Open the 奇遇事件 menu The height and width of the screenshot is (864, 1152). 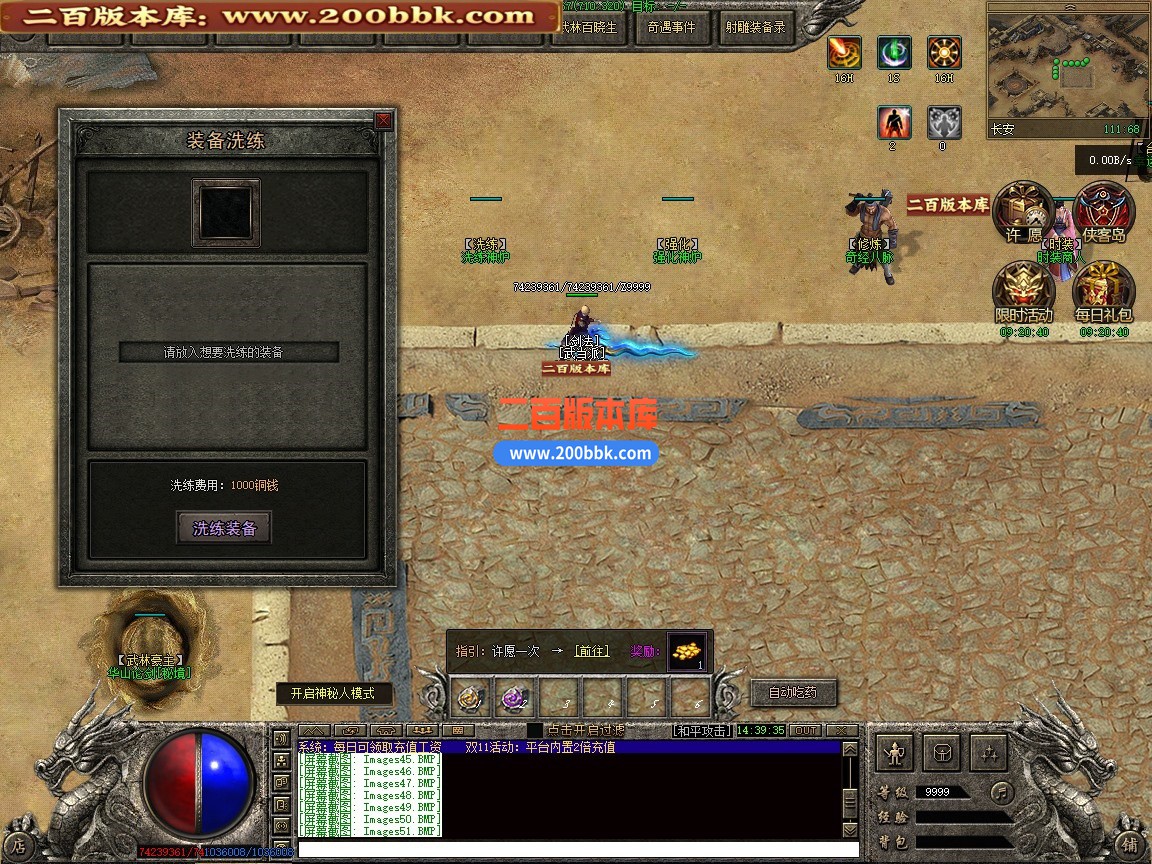point(670,28)
